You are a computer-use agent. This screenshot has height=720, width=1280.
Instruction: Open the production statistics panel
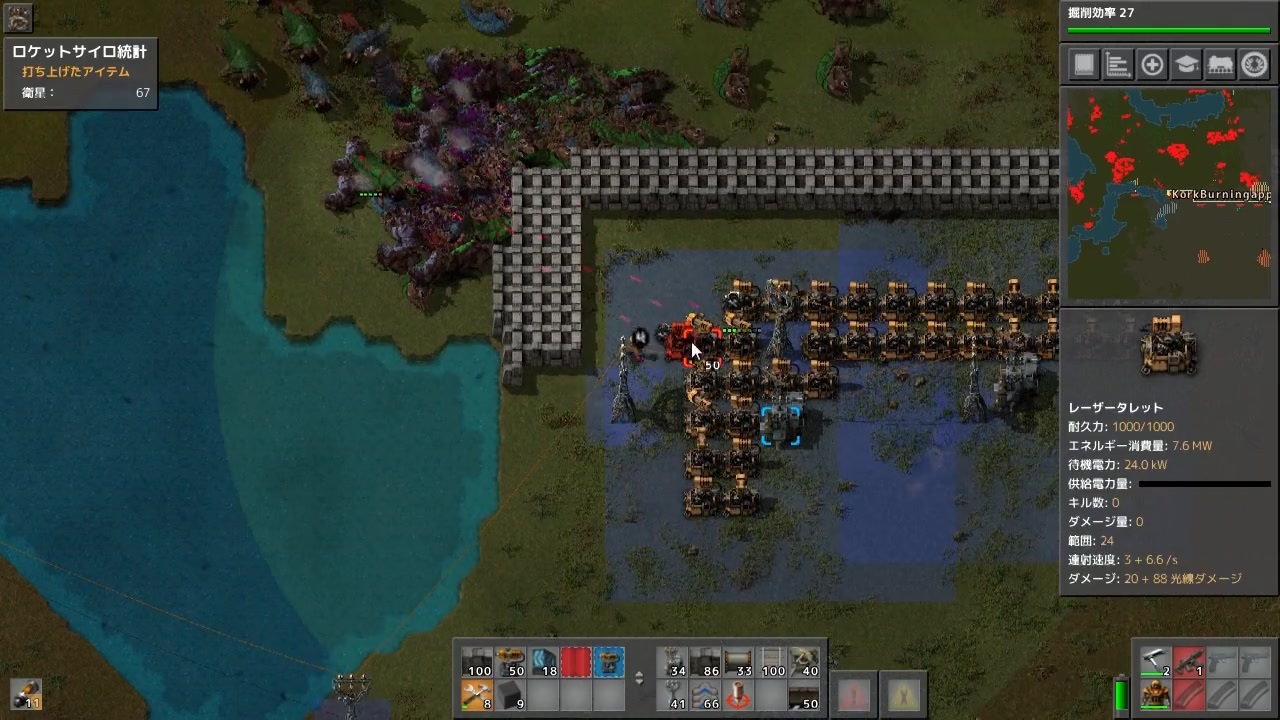(x=1117, y=64)
